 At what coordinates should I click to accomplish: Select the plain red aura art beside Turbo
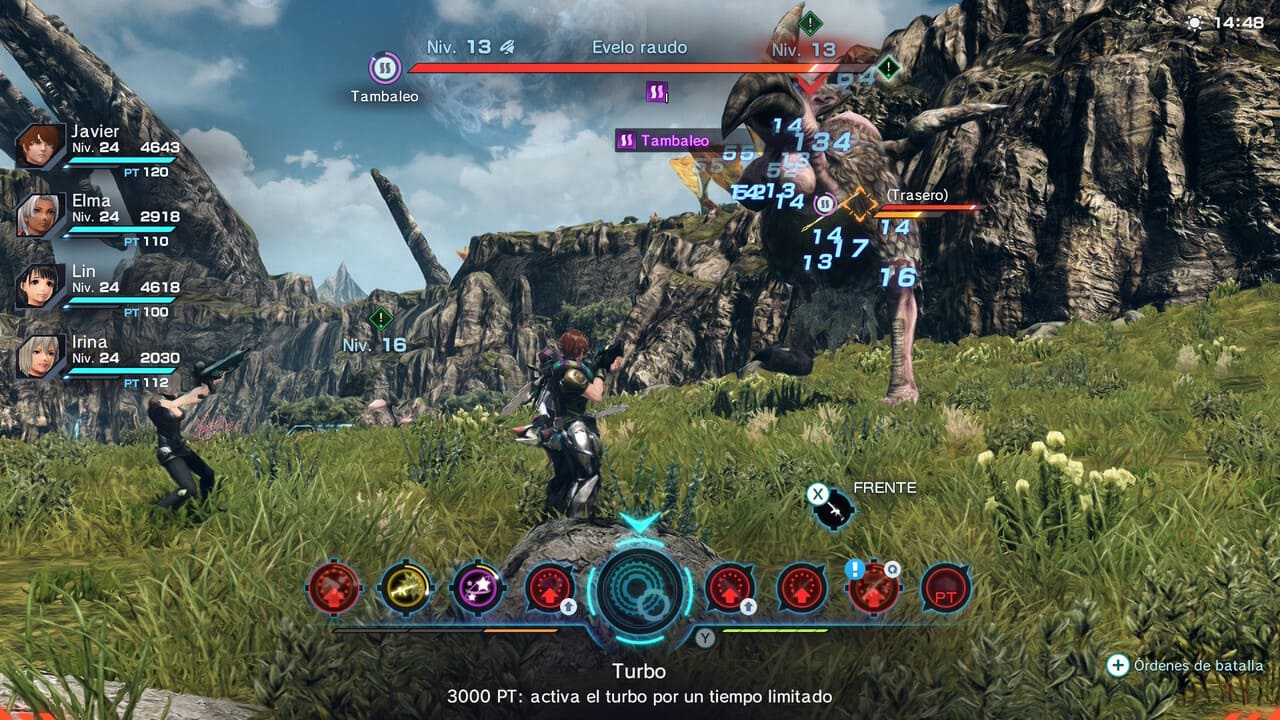tap(800, 590)
